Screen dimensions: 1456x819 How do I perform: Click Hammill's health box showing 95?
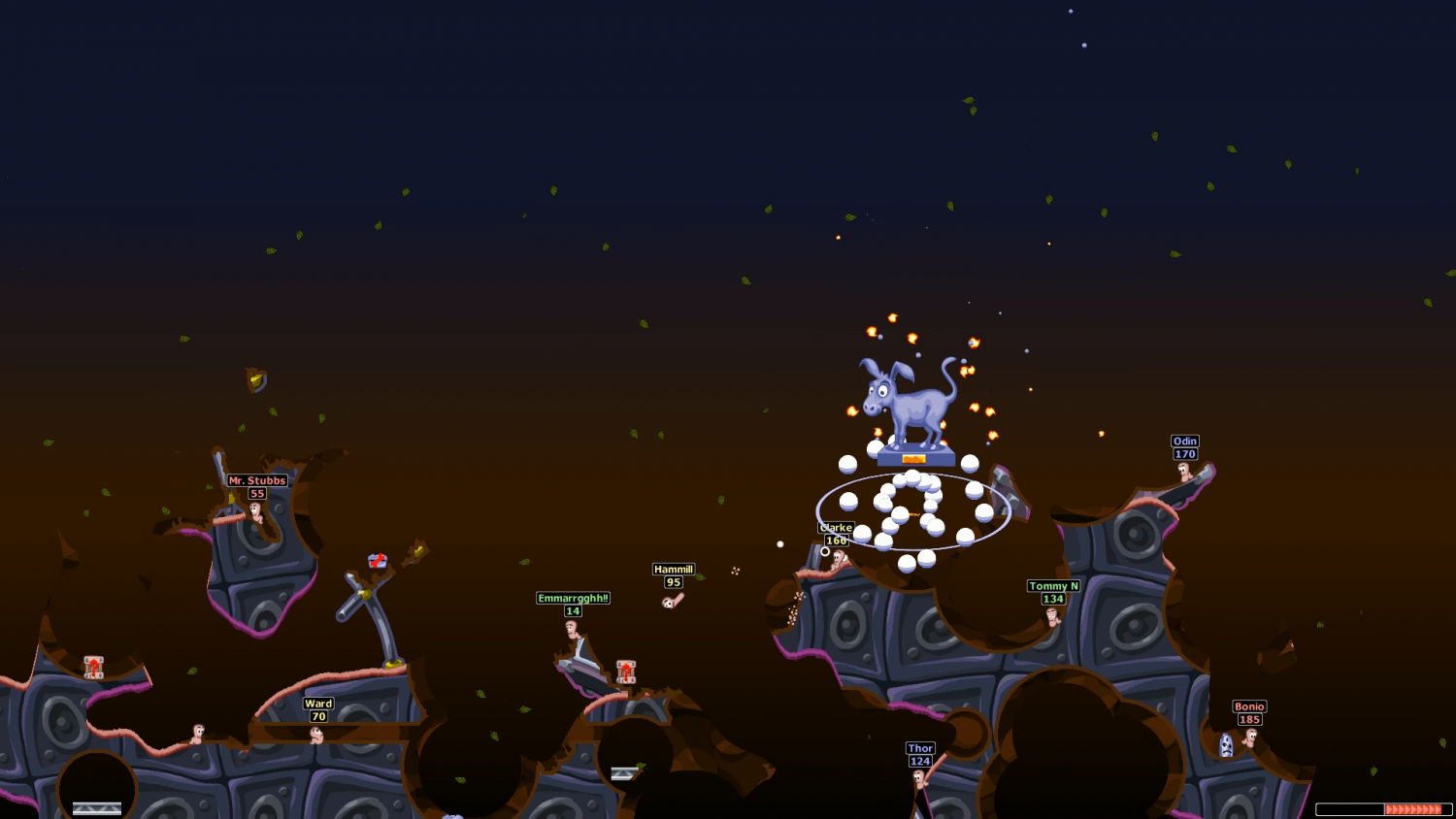674,582
